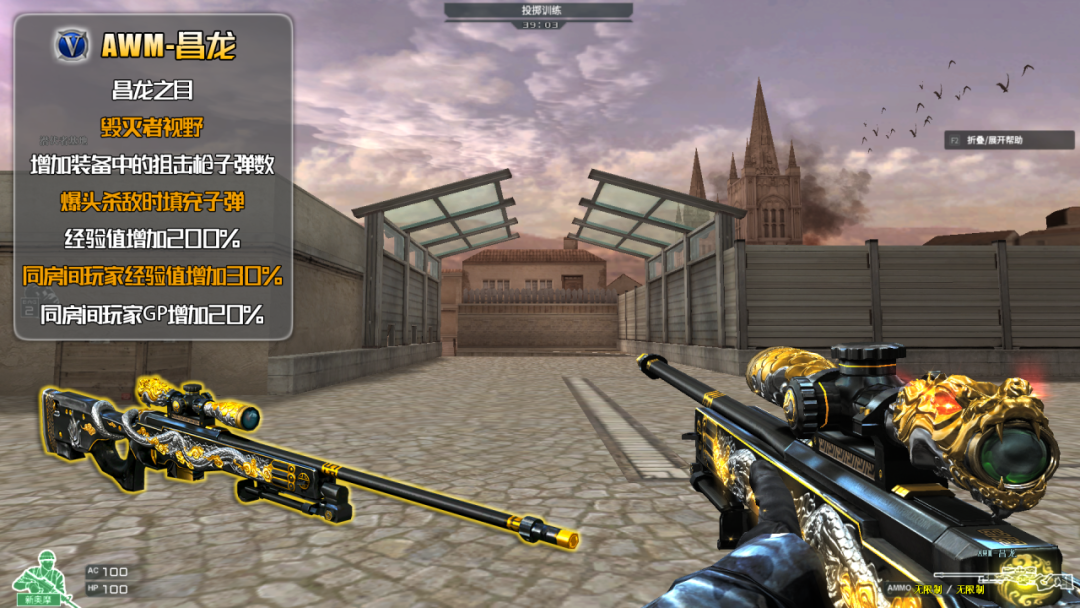
Task: Click the blue V badge beside AWM-昌龙
Action: pyautogui.click(x=73, y=45)
